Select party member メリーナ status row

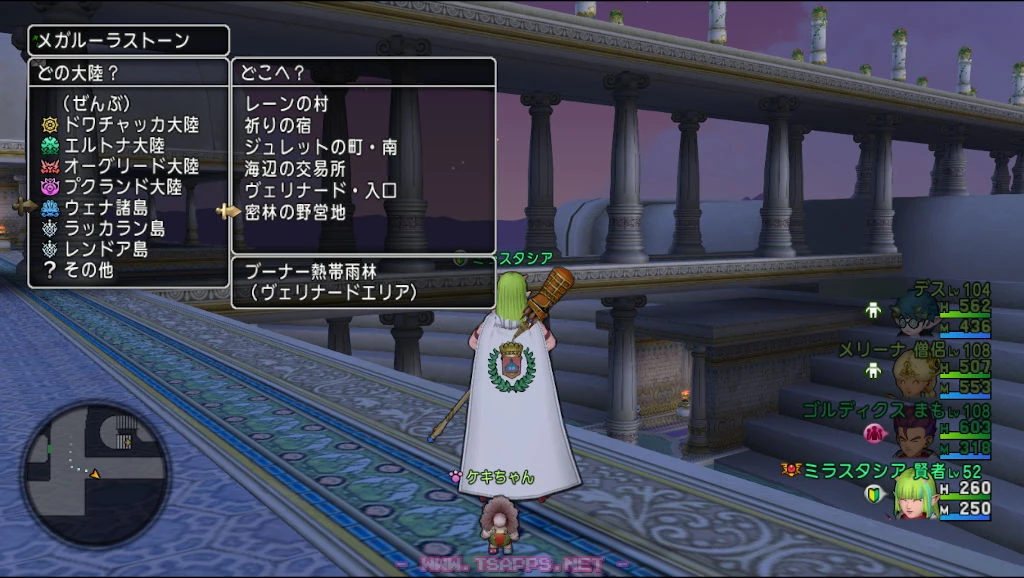pos(916,369)
